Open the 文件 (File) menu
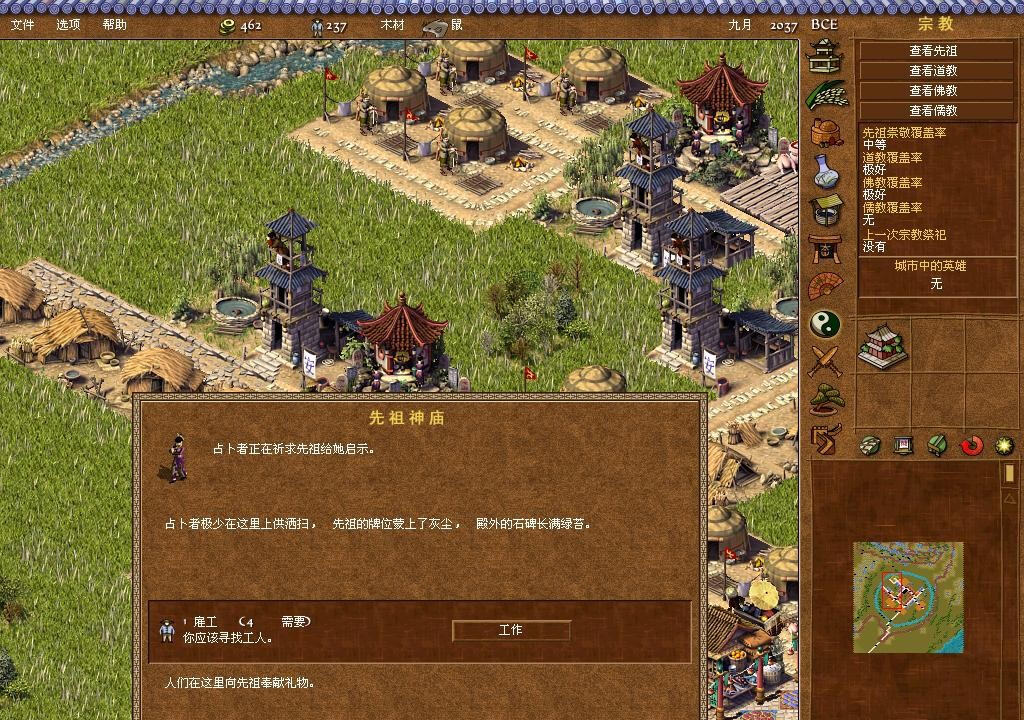This screenshot has height=720, width=1024. coord(22,24)
